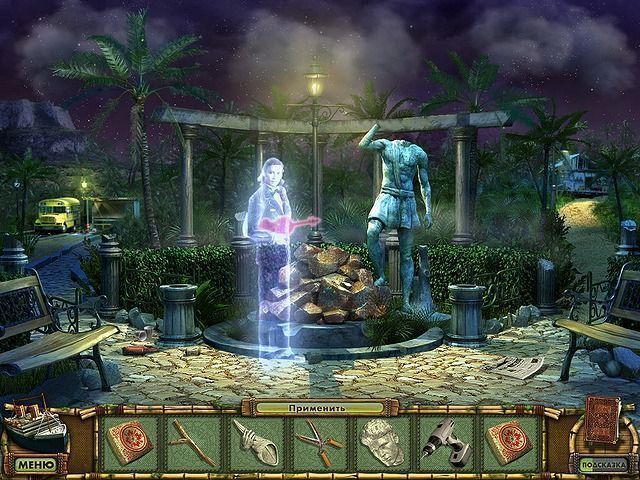Image resolution: width=640 pixels, height=480 pixels.
Task: Click the Подсказка hint button
Action: (602, 464)
